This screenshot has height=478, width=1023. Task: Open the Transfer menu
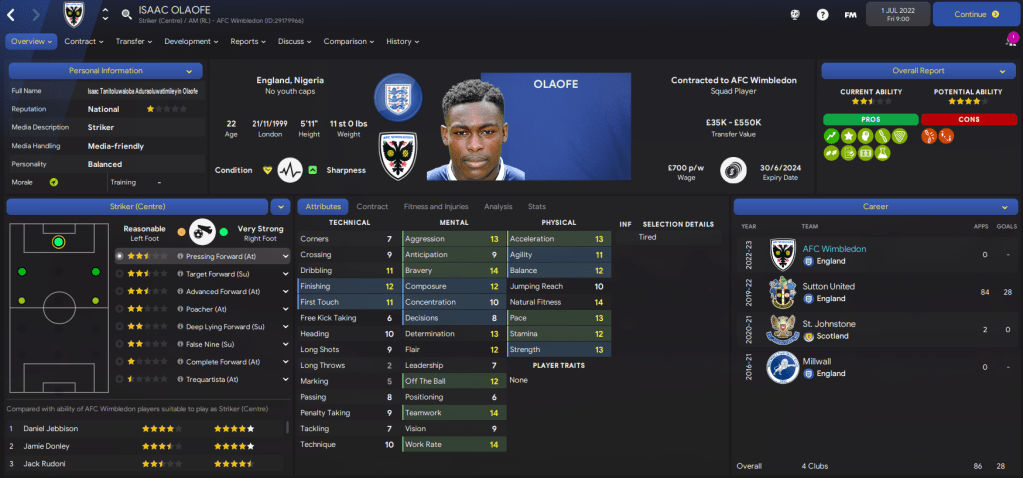coord(133,42)
